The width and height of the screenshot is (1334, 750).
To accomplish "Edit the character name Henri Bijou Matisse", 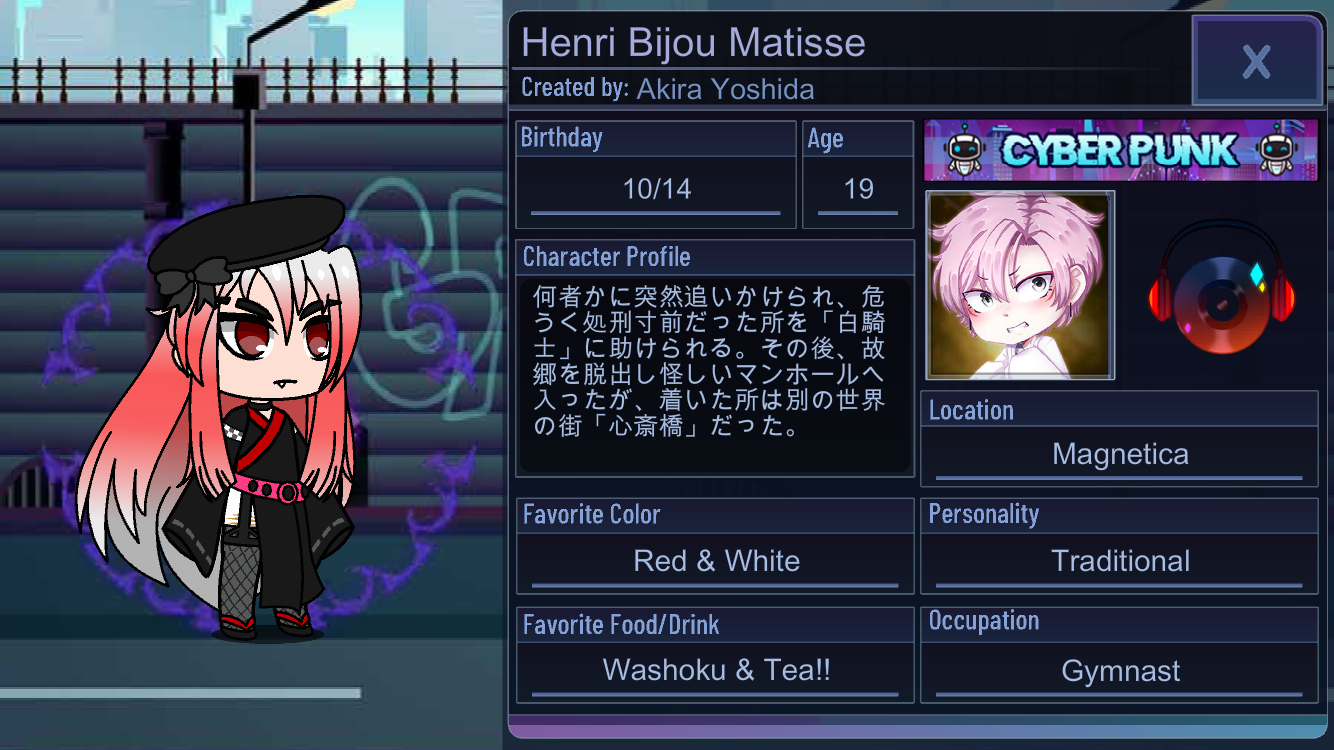I will pyautogui.click(x=693, y=43).
